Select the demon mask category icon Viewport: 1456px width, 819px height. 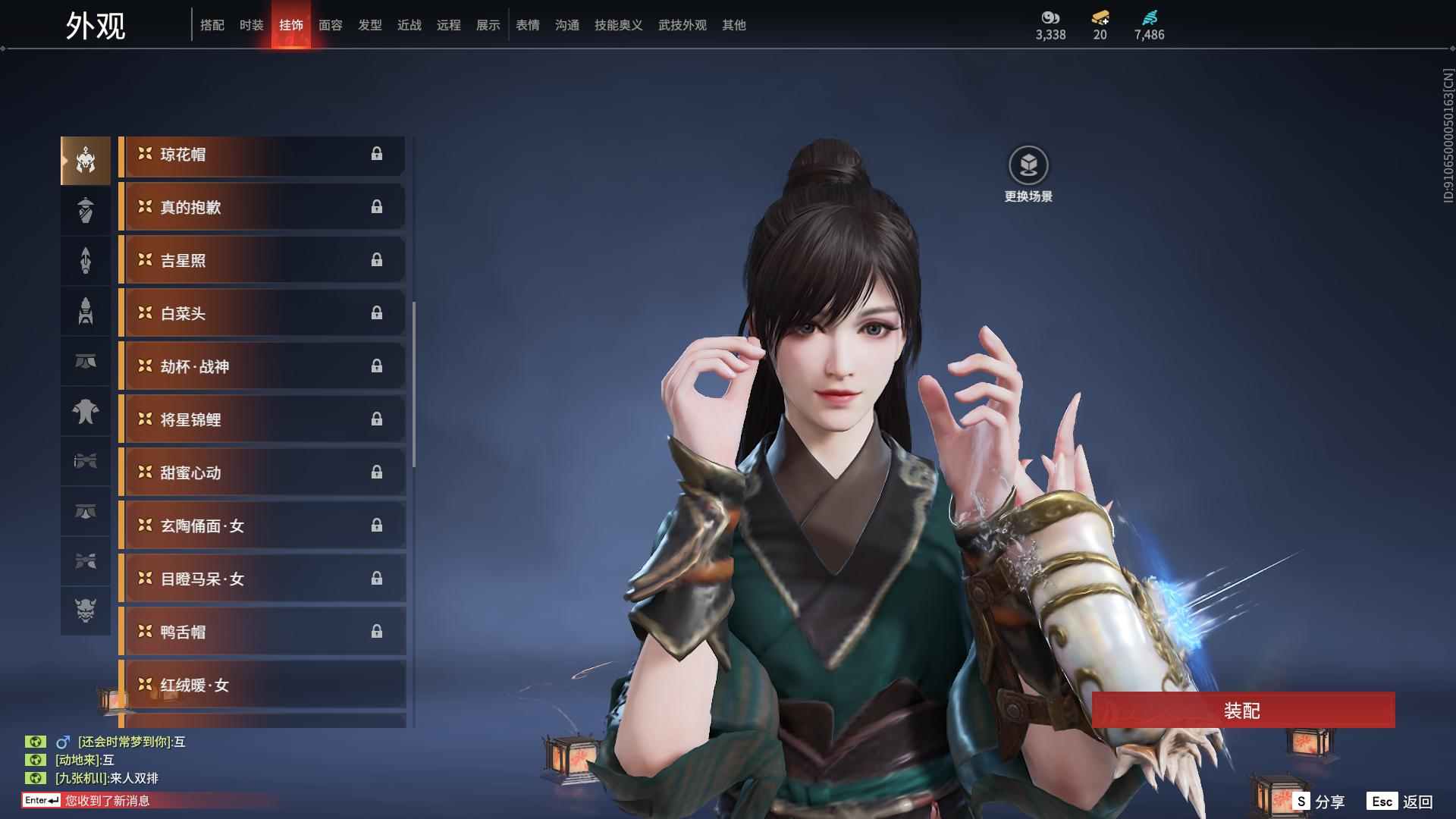[x=86, y=610]
